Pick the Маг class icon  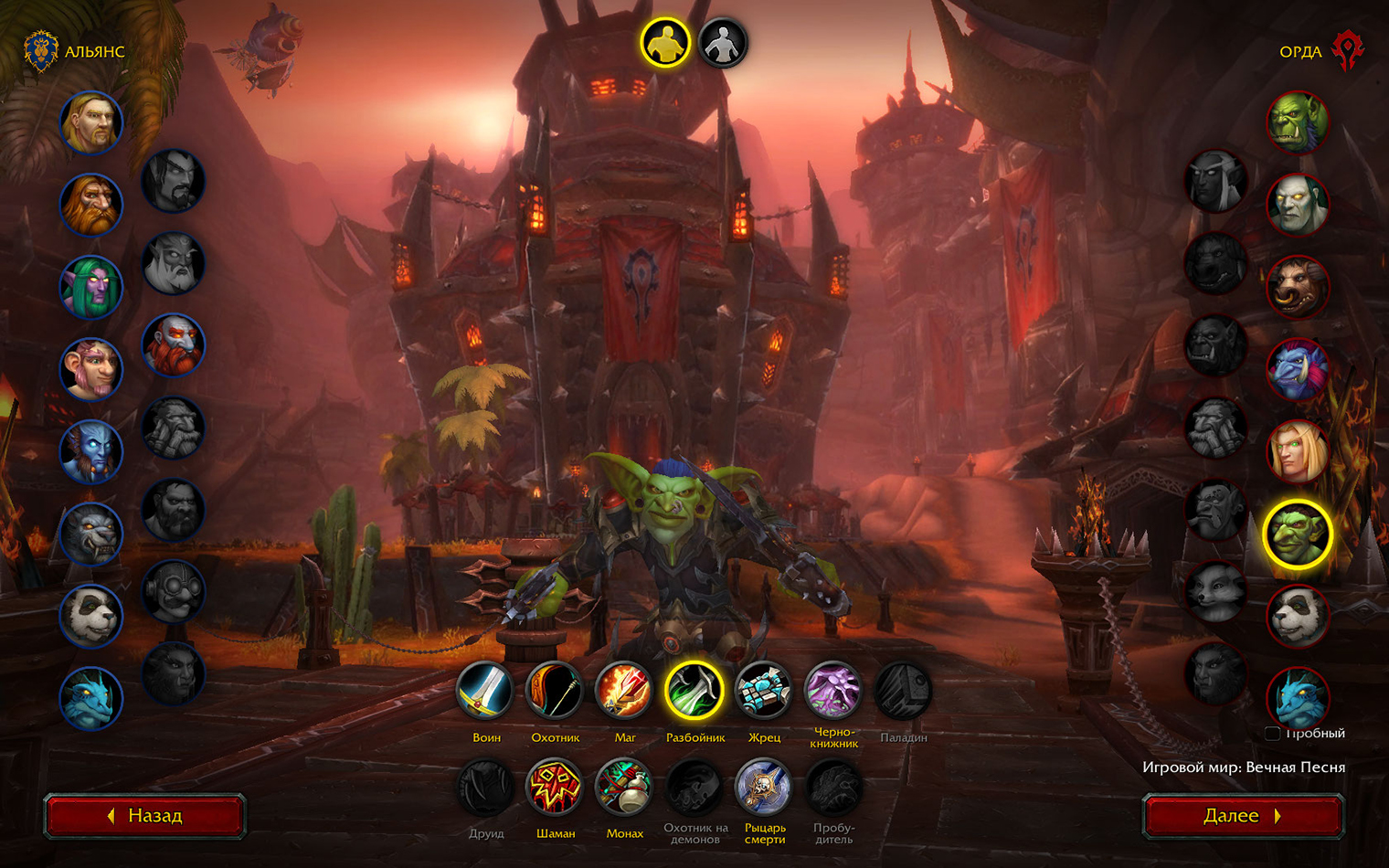click(624, 691)
